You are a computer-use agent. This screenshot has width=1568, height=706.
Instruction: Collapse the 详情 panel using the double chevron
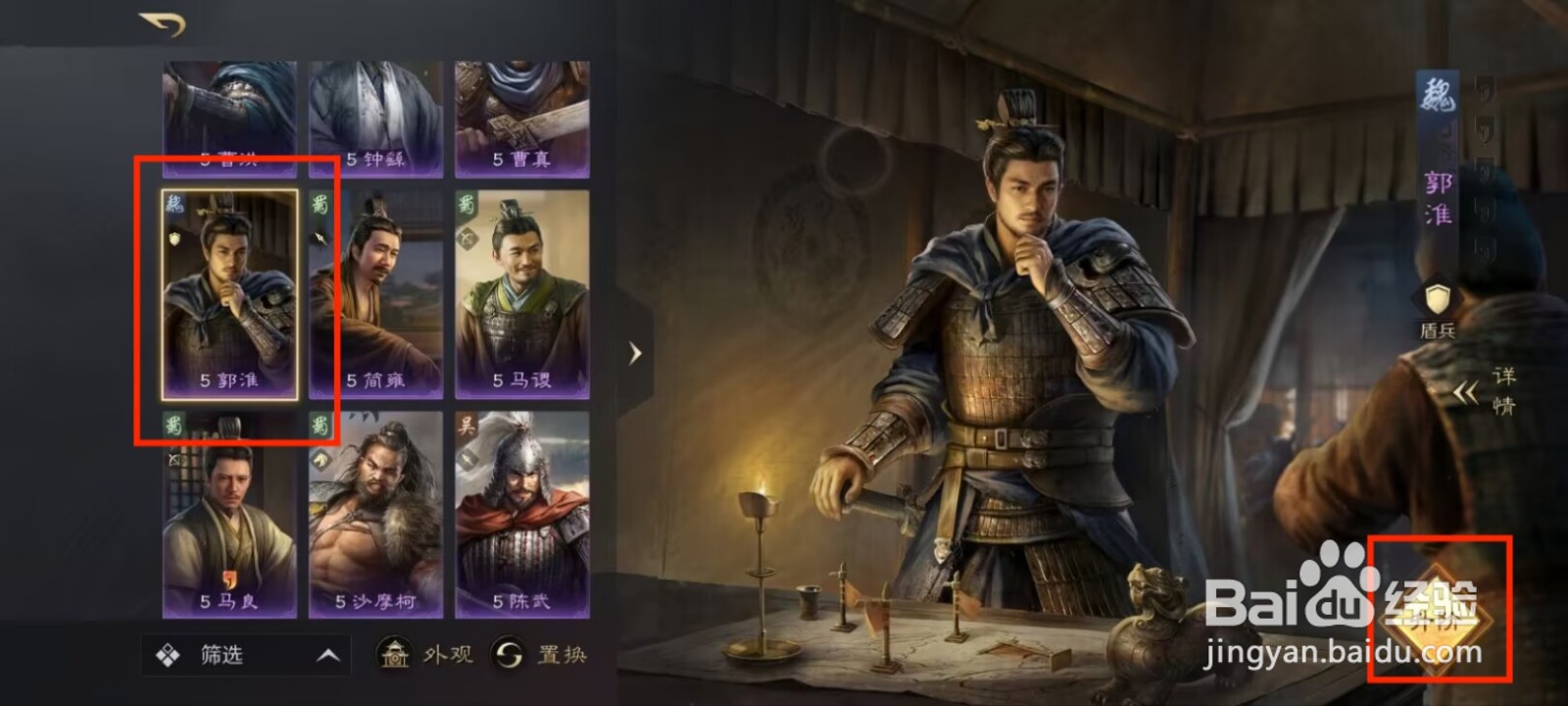[1466, 392]
